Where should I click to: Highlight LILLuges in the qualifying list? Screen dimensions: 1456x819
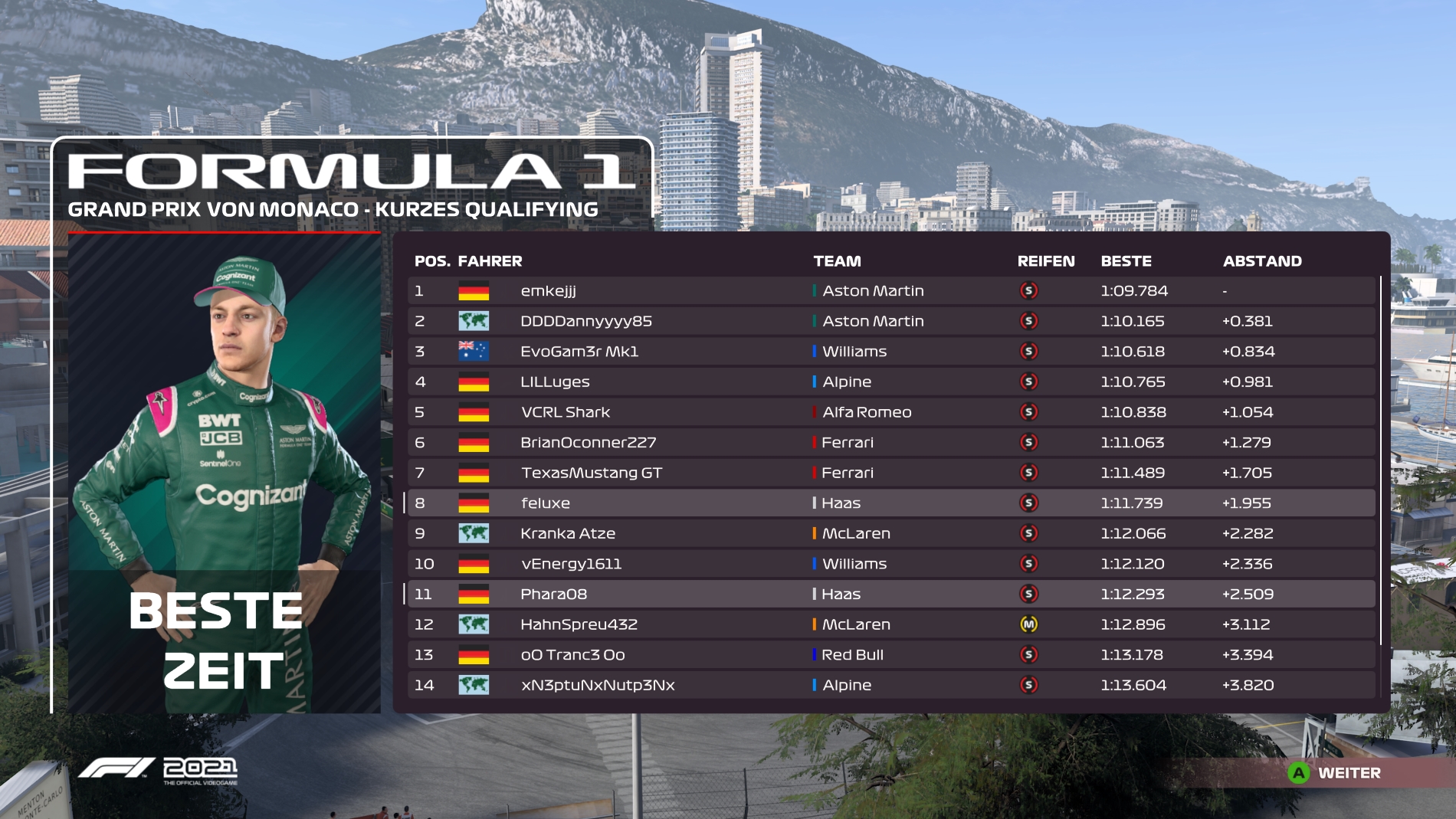[x=889, y=382]
